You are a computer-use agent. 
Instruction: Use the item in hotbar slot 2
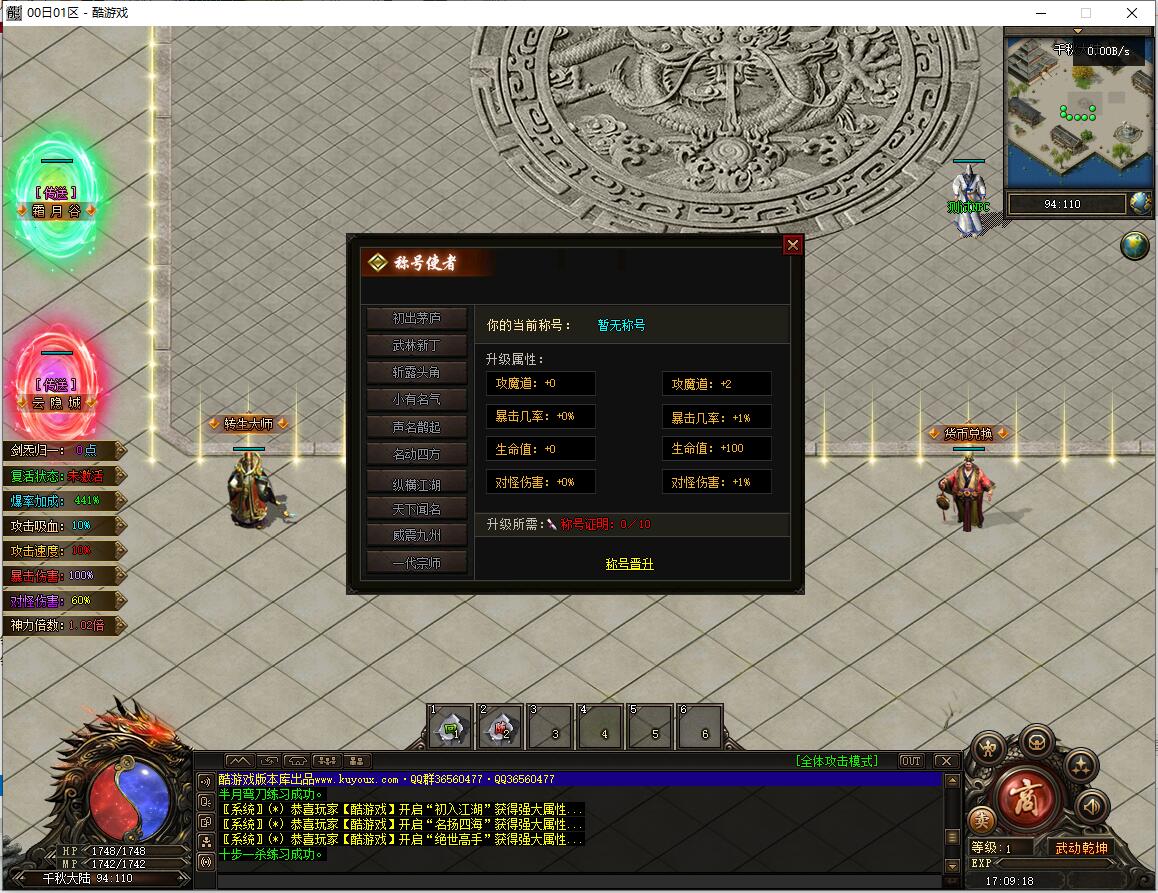pos(500,727)
